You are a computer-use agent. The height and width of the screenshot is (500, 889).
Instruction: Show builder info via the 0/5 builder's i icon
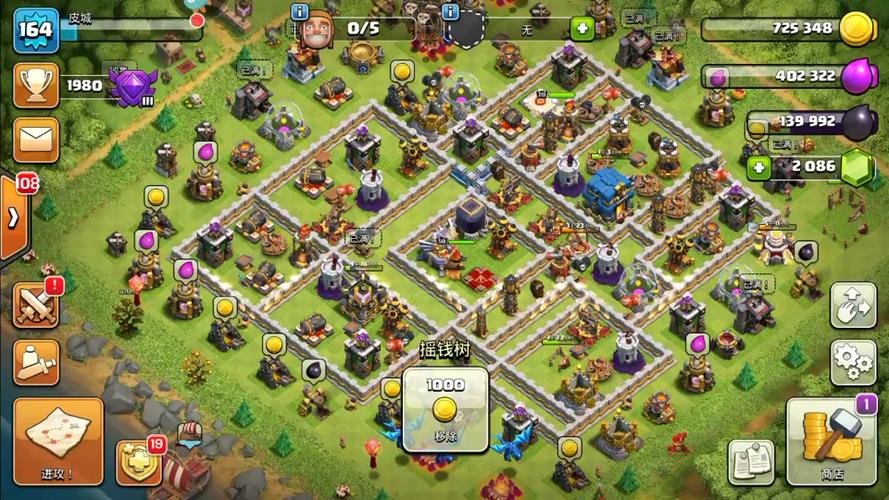[299, 11]
